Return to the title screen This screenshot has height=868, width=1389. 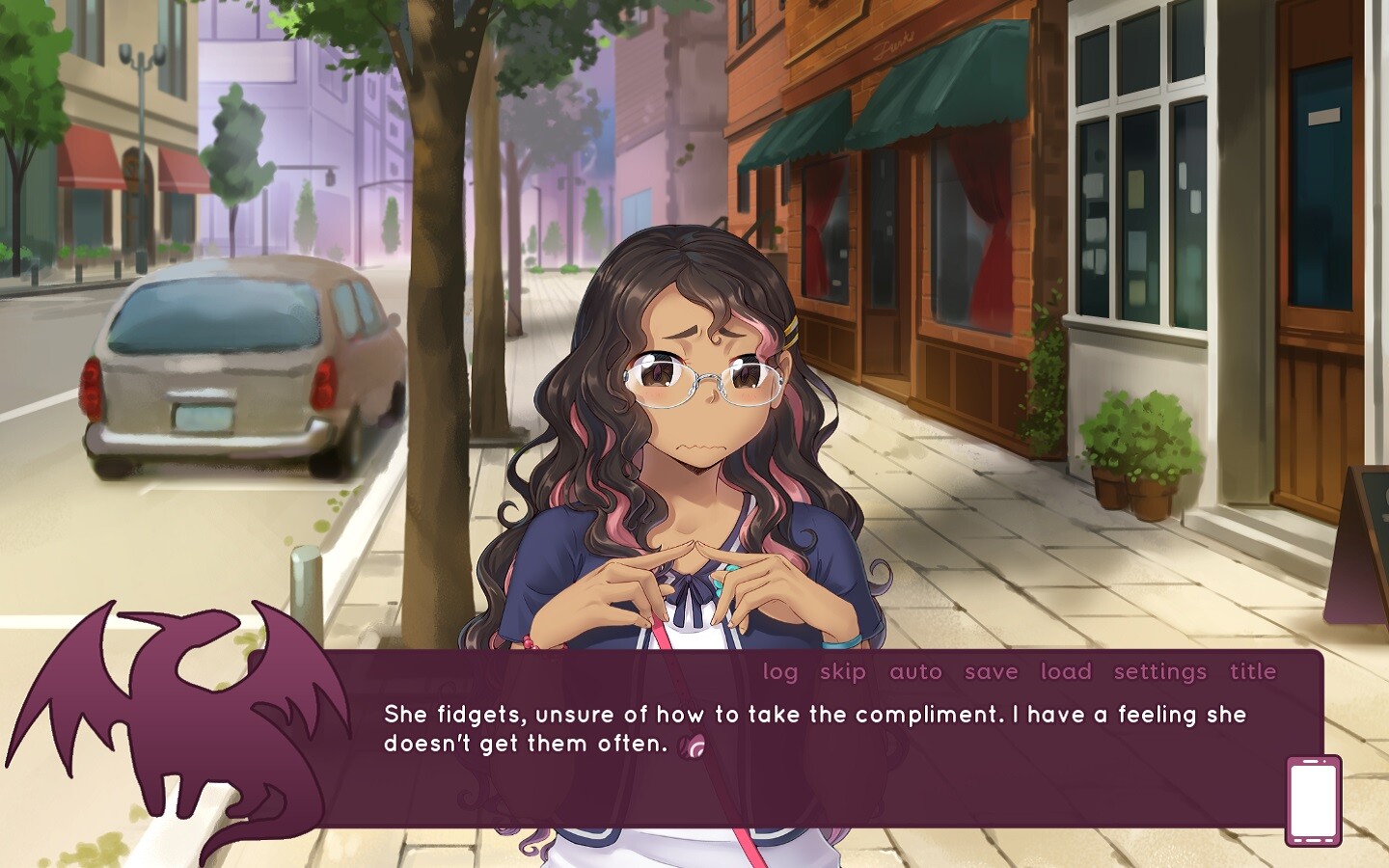click(x=1252, y=672)
